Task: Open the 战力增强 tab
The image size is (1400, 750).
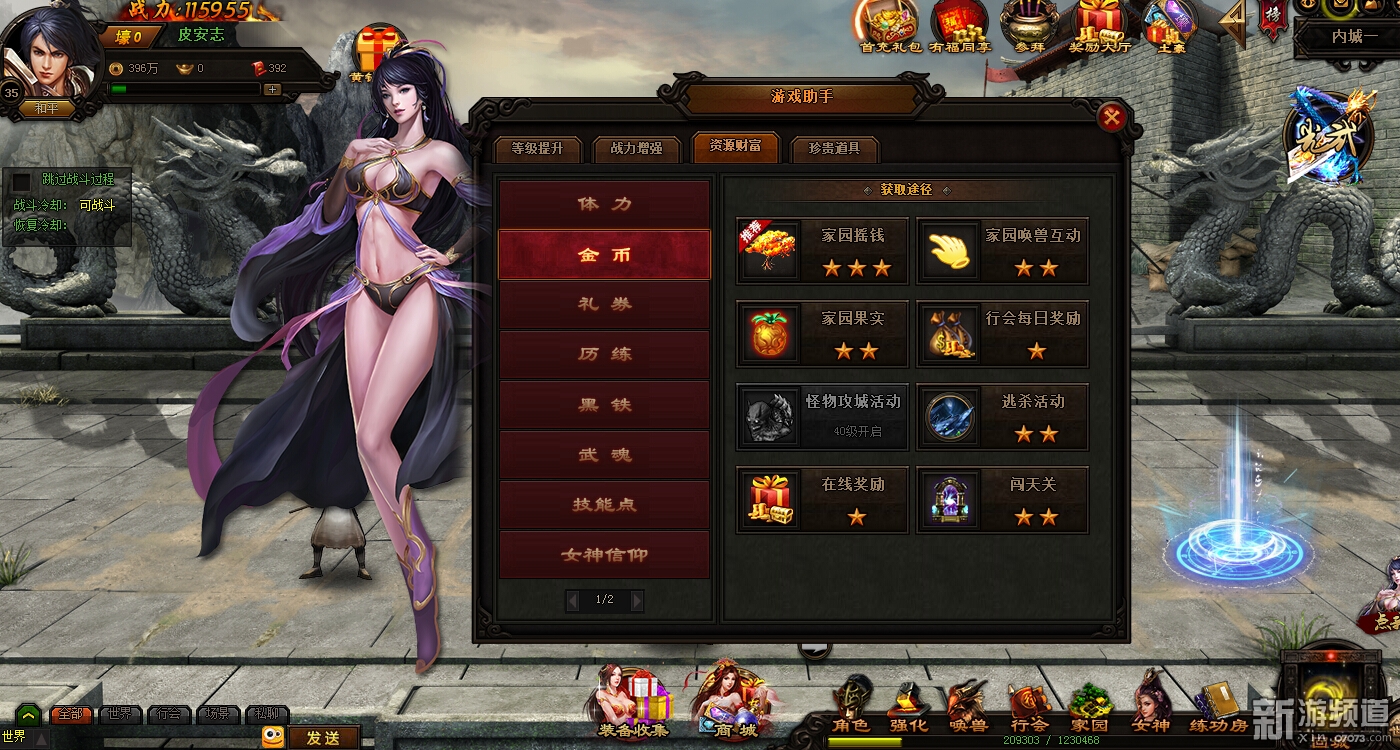Action: pos(636,149)
